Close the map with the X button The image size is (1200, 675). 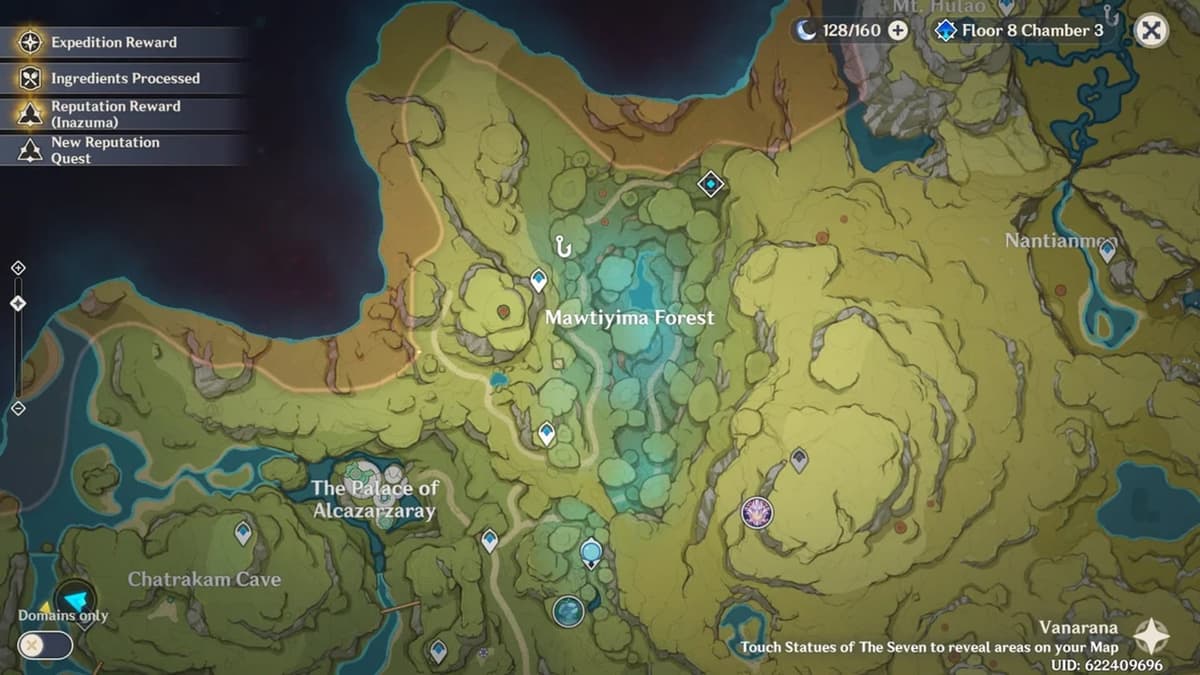[x=1151, y=31]
